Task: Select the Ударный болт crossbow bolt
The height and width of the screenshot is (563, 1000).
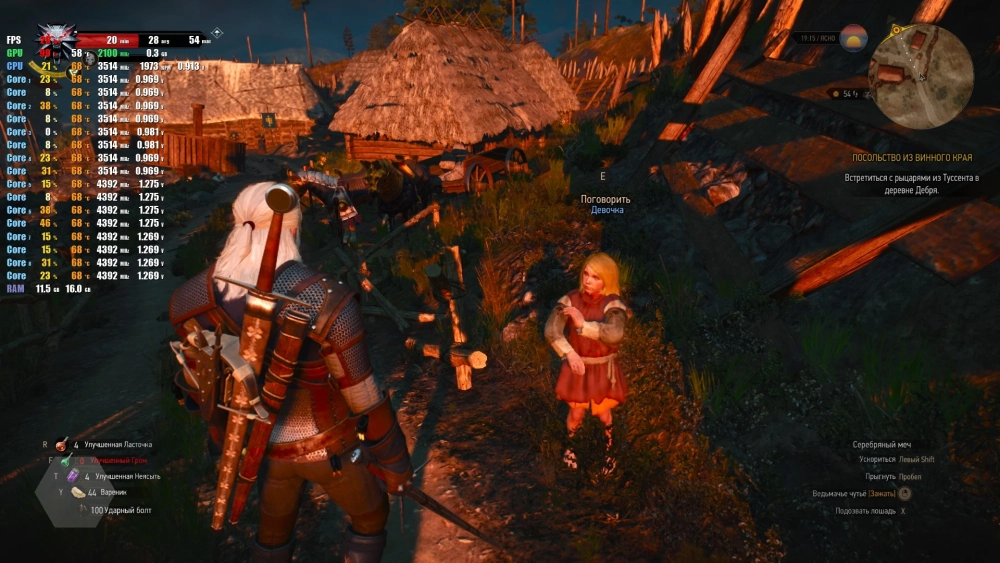Action: pos(82,510)
